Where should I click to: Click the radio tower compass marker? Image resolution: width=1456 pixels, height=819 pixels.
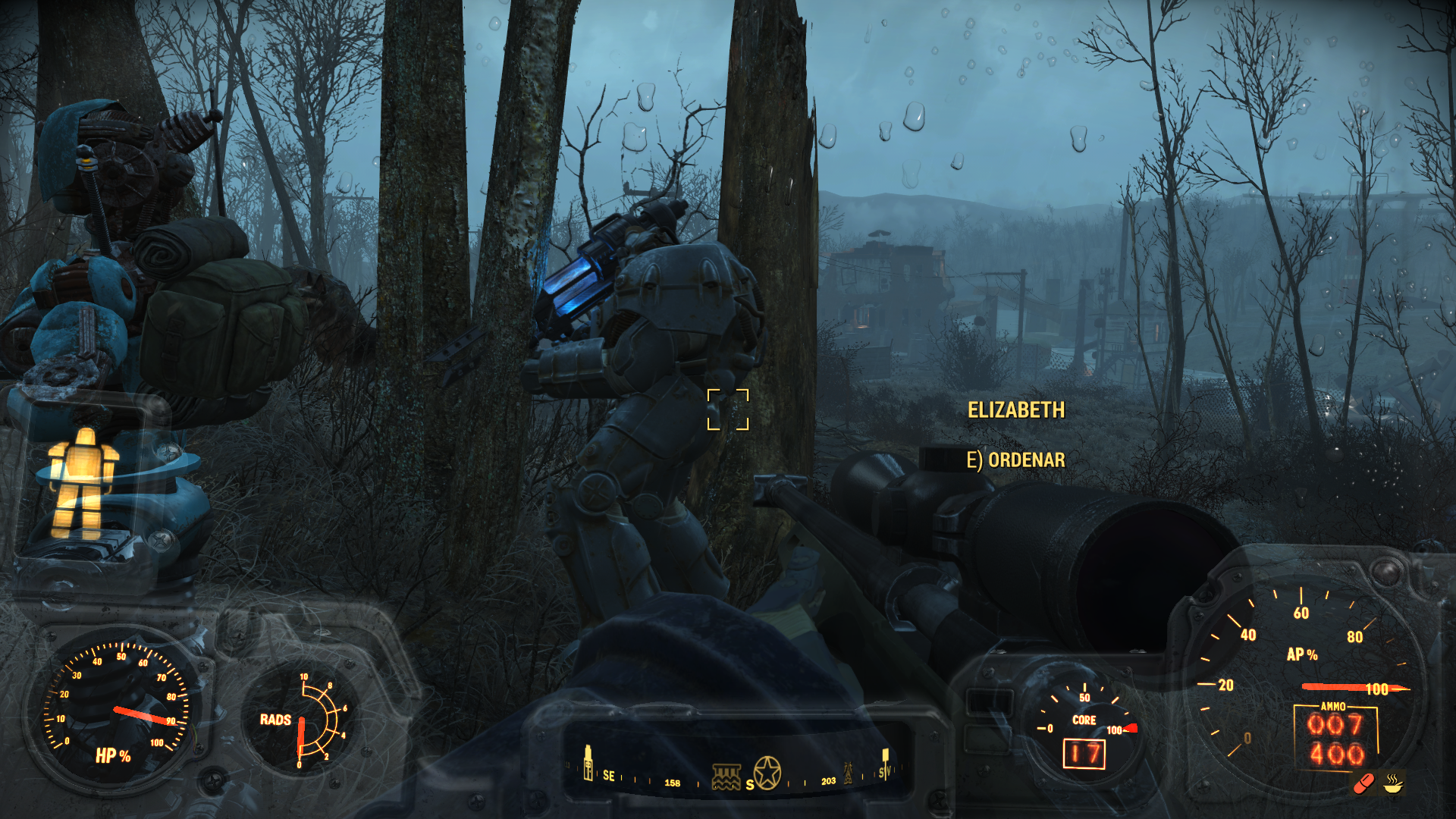(x=848, y=772)
